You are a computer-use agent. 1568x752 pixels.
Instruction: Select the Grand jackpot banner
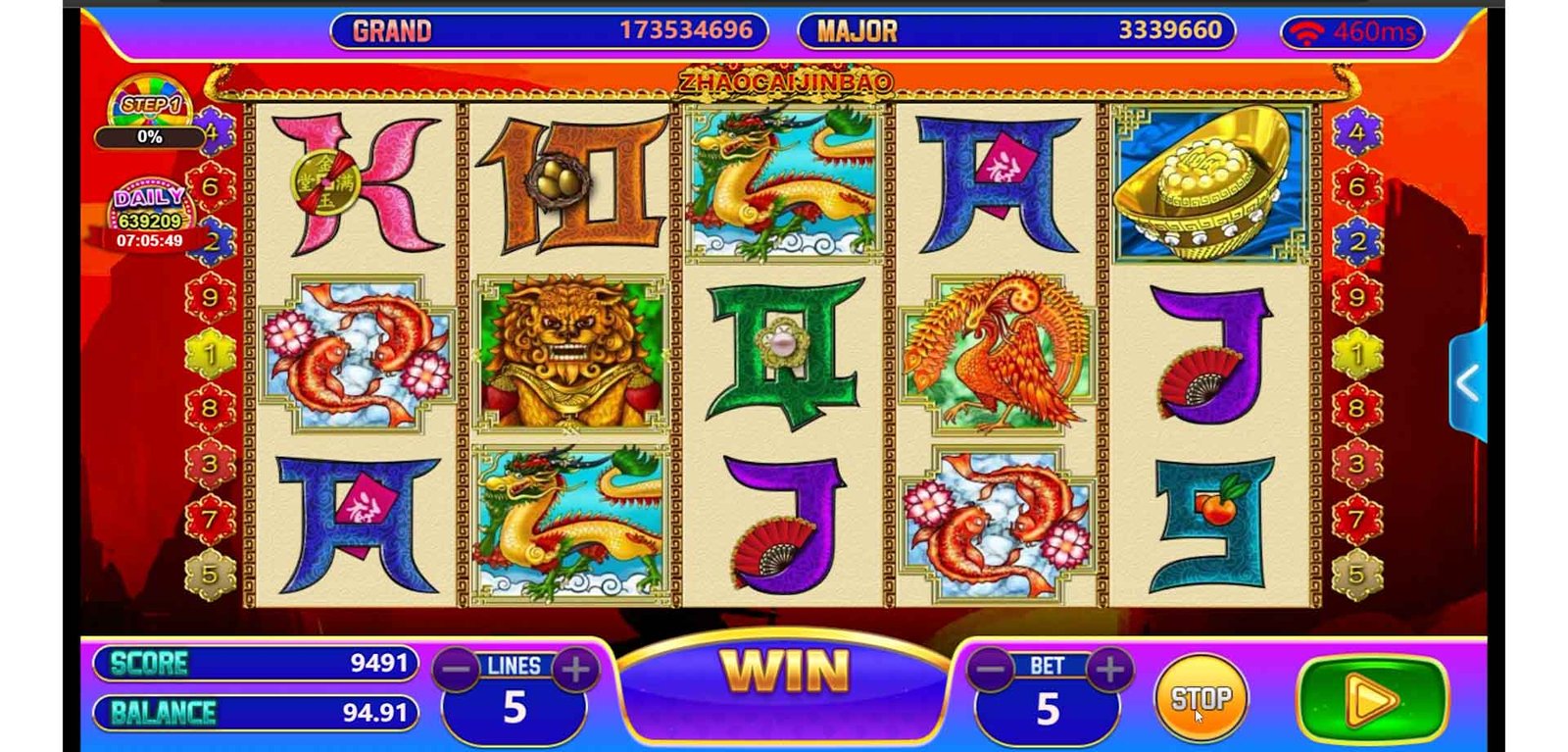549,30
